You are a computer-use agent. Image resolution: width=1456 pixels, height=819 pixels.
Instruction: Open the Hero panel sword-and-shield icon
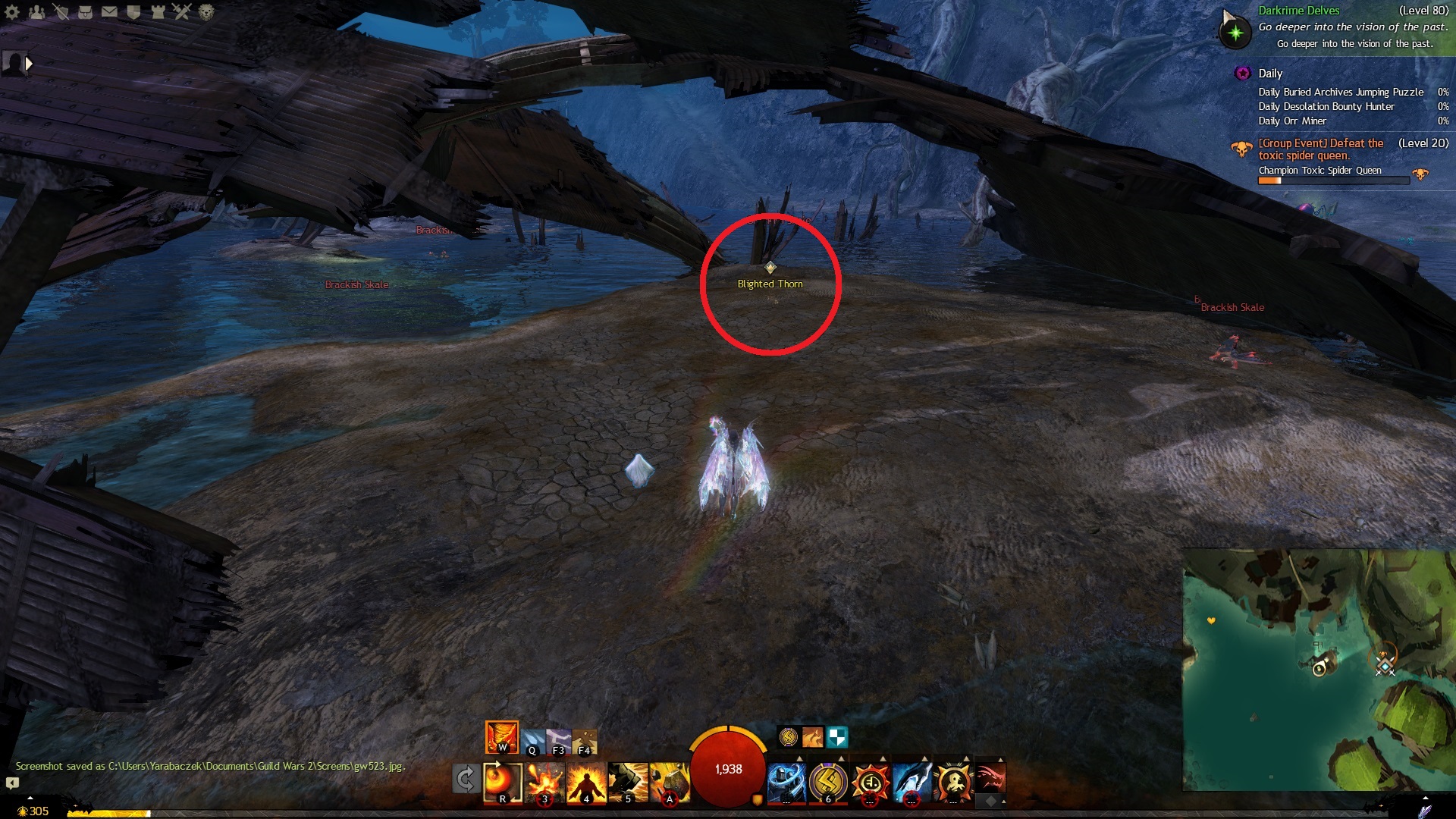point(61,11)
